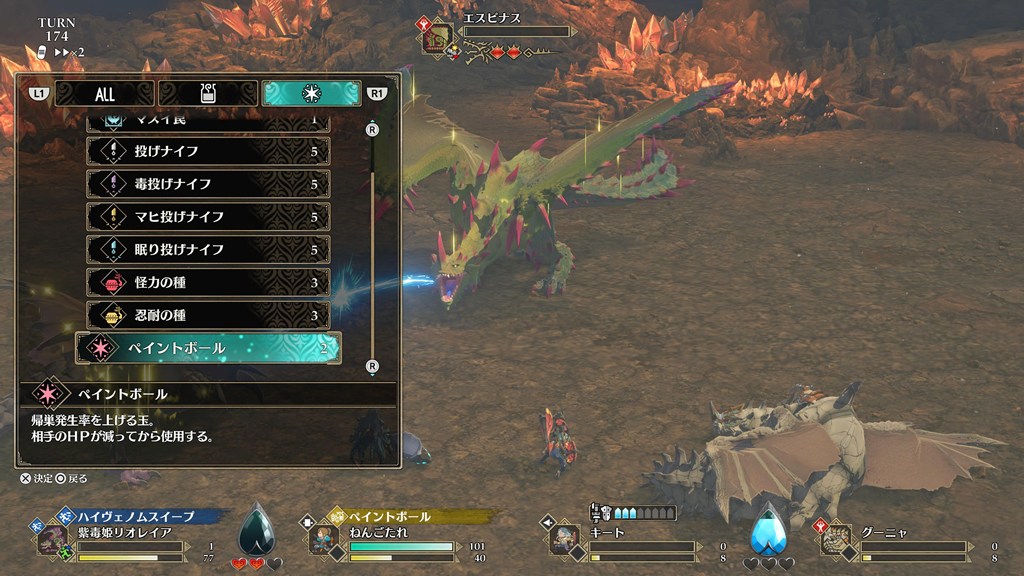Select the マヒ投げナイフ entry
Screen dimensions: 1024x576
point(209,217)
